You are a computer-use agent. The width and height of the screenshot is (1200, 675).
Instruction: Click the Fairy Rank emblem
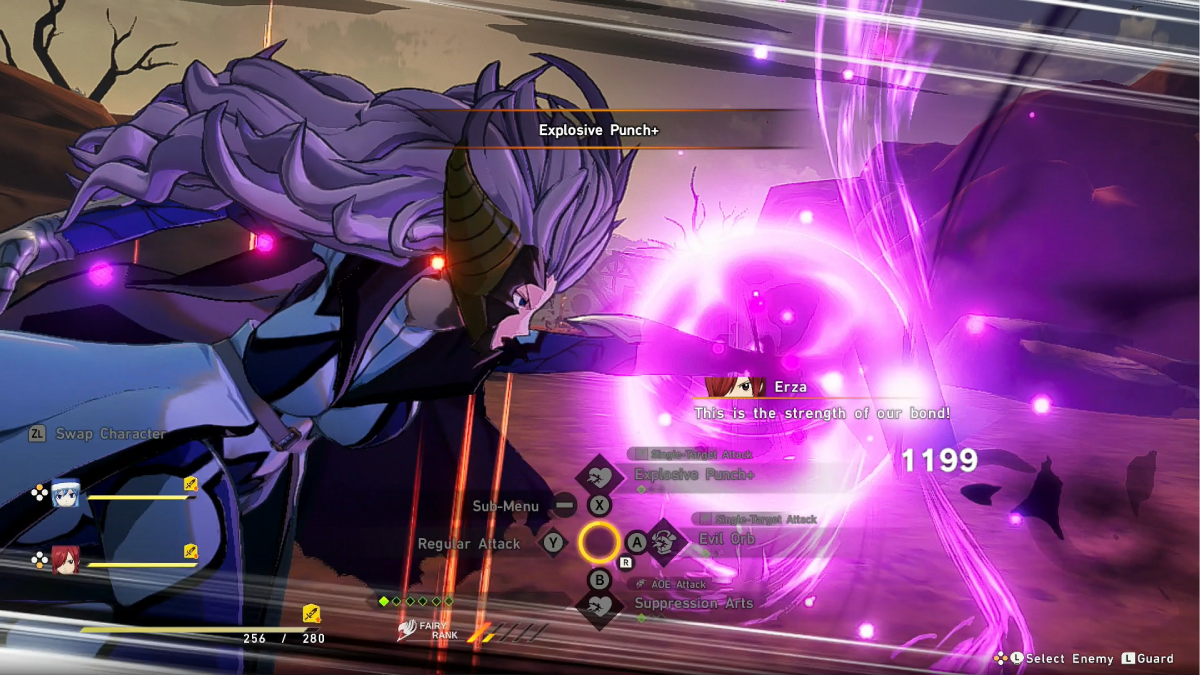tap(408, 631)
